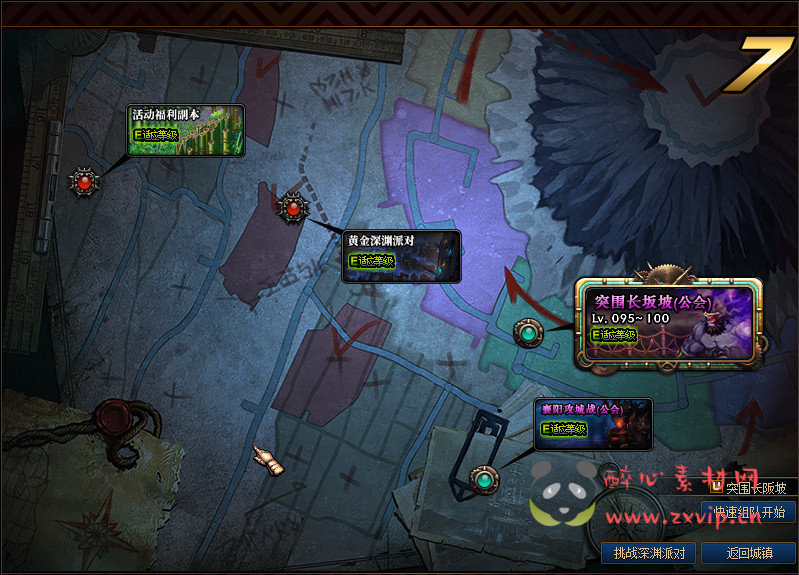The image size is (799, 575).
Task: Click the teal map marker beside 突围长坂坡
Action: coord(527,332)
